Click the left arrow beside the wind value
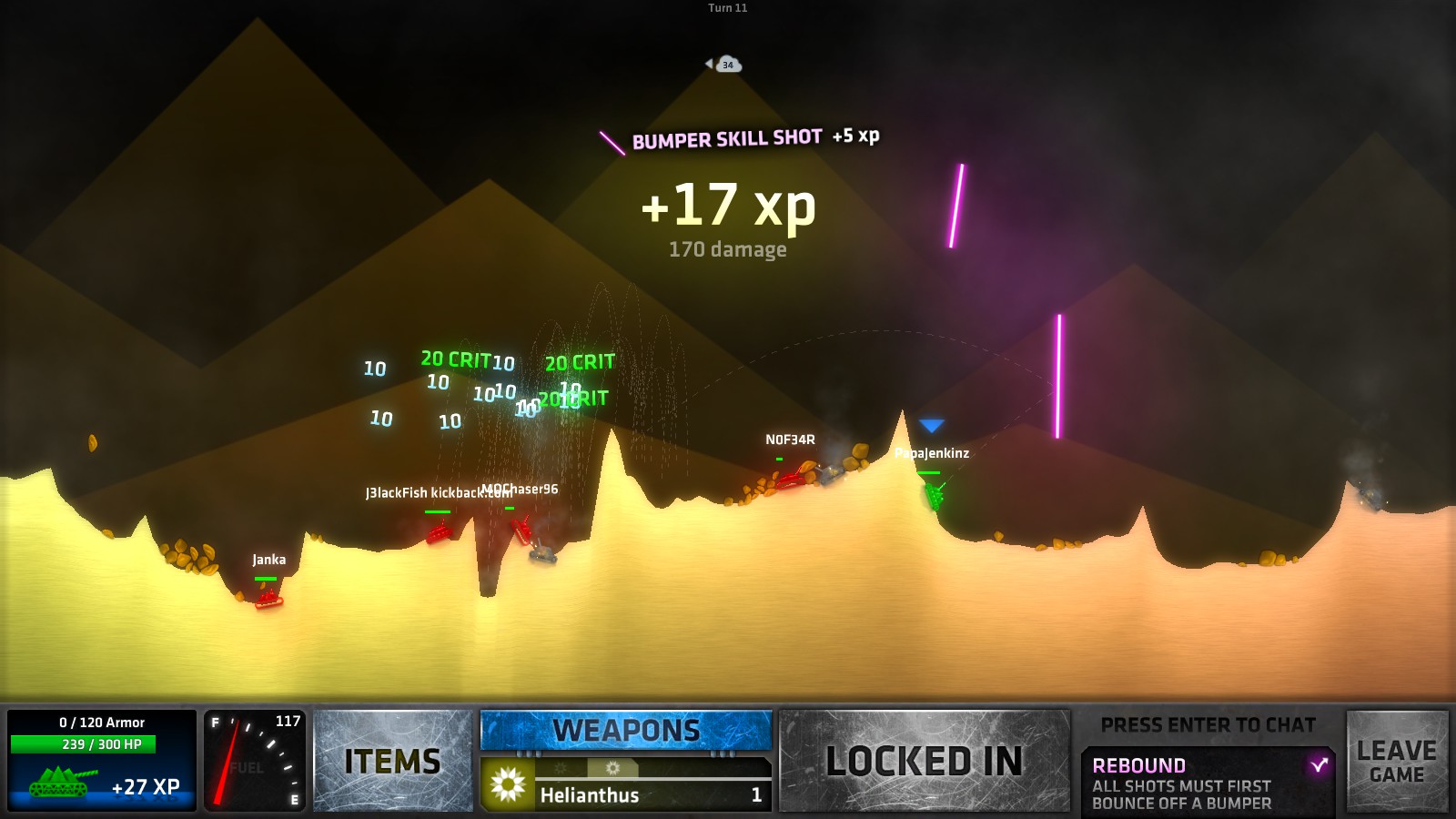1456x819 pixels. 709,64
